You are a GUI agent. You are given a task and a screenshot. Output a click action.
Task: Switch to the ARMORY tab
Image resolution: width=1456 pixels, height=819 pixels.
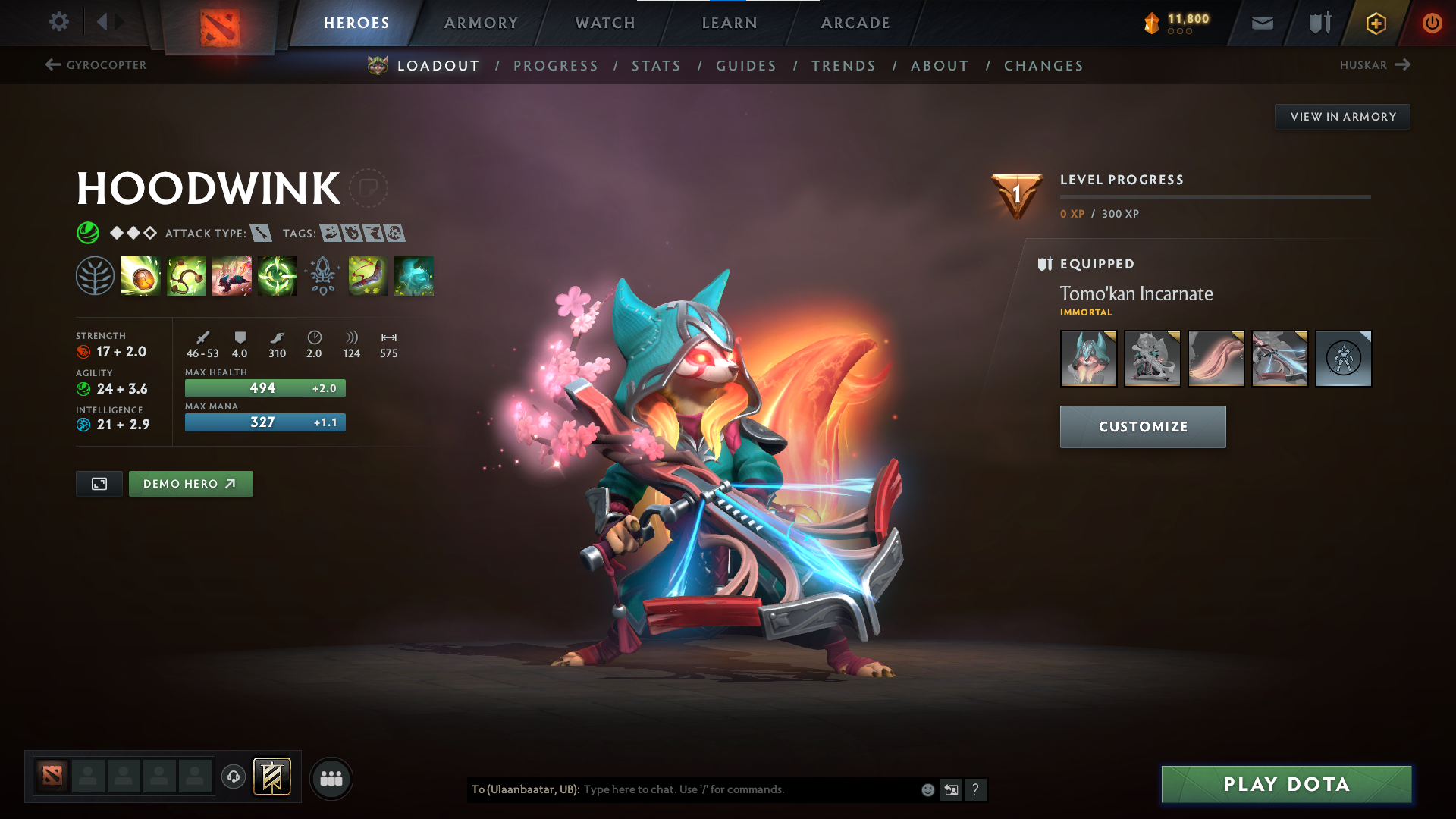click(481, 23)
